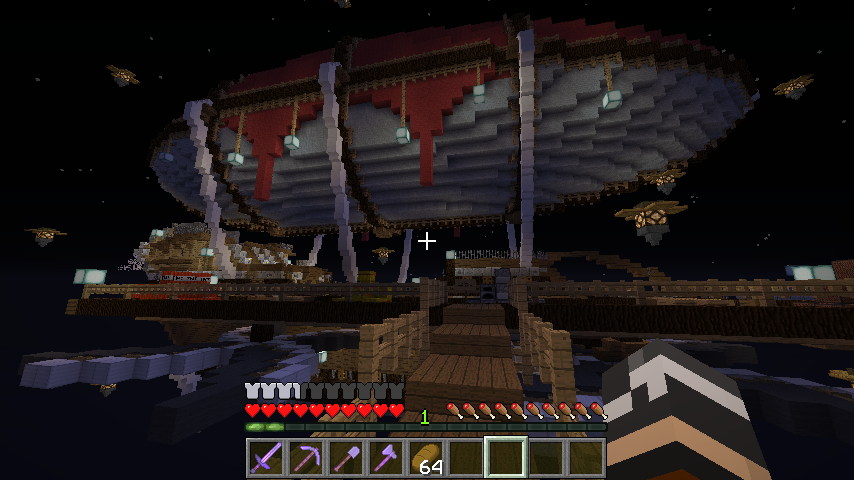The image size is (854, 480).
Task: Select the enchanted sword hotbar slot
Action: pos(266,458)
